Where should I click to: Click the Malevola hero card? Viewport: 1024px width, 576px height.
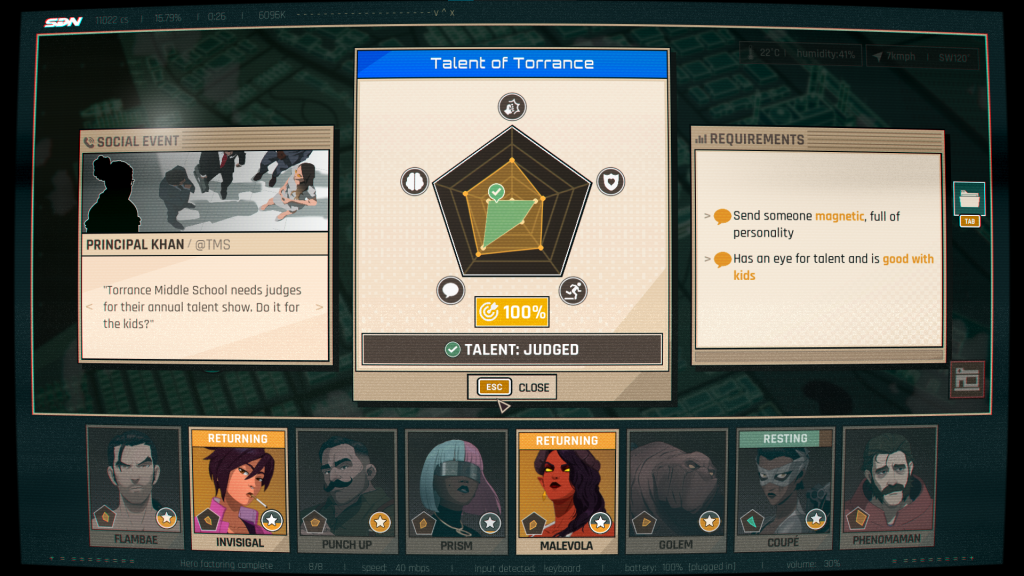coord(567,490)
